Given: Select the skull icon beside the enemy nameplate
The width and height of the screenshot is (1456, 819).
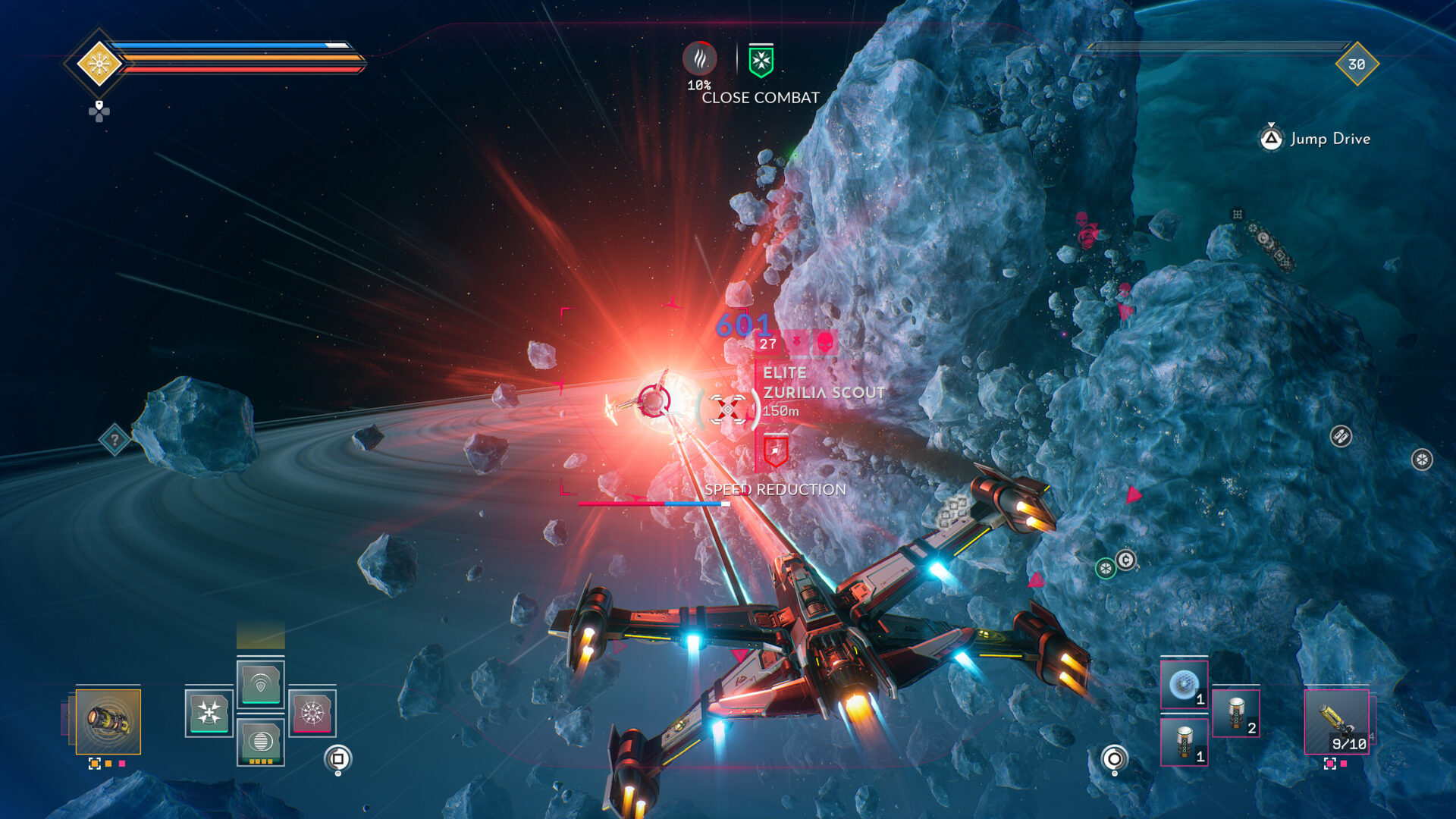Looking at the screenshot, I should click(824, 341).
